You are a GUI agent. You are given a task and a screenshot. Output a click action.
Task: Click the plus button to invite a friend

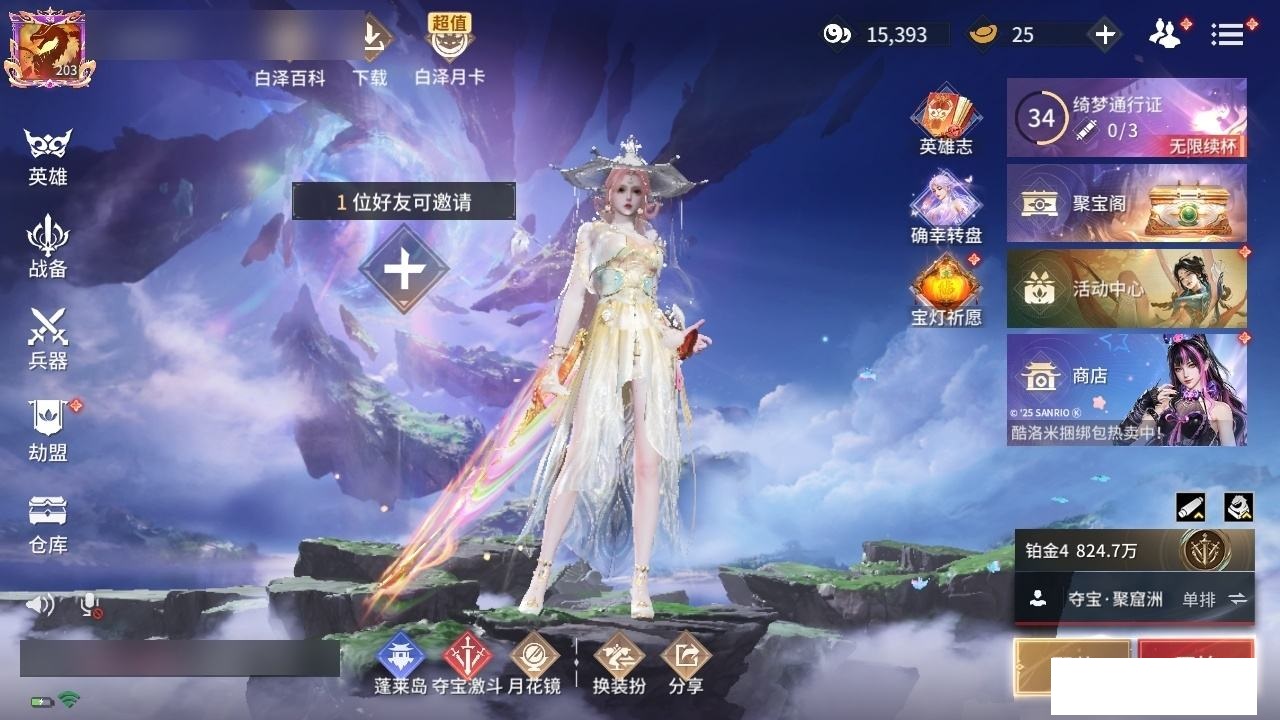pyautogui.click(x=404, y=269)
